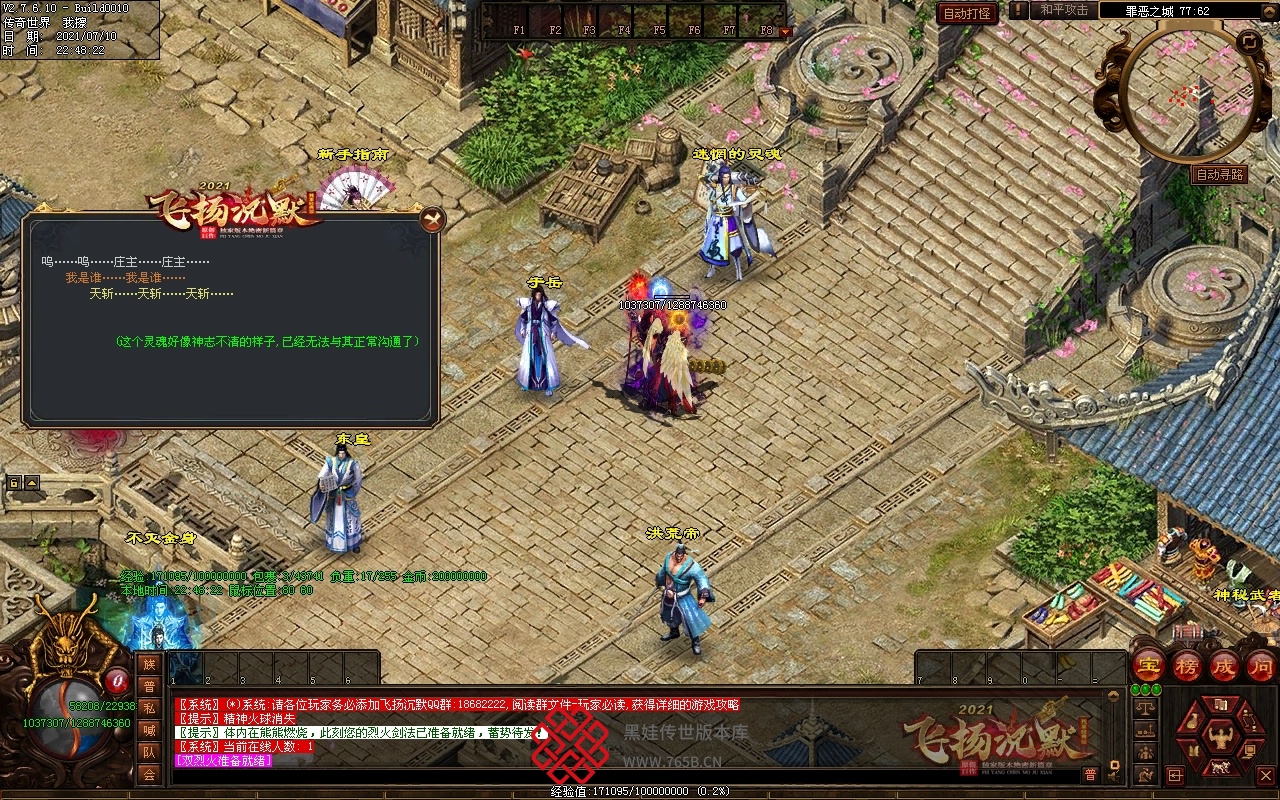
Task: Click the minimap swap arrows button
Action: pyautogui.click(x=1248, y=41)
